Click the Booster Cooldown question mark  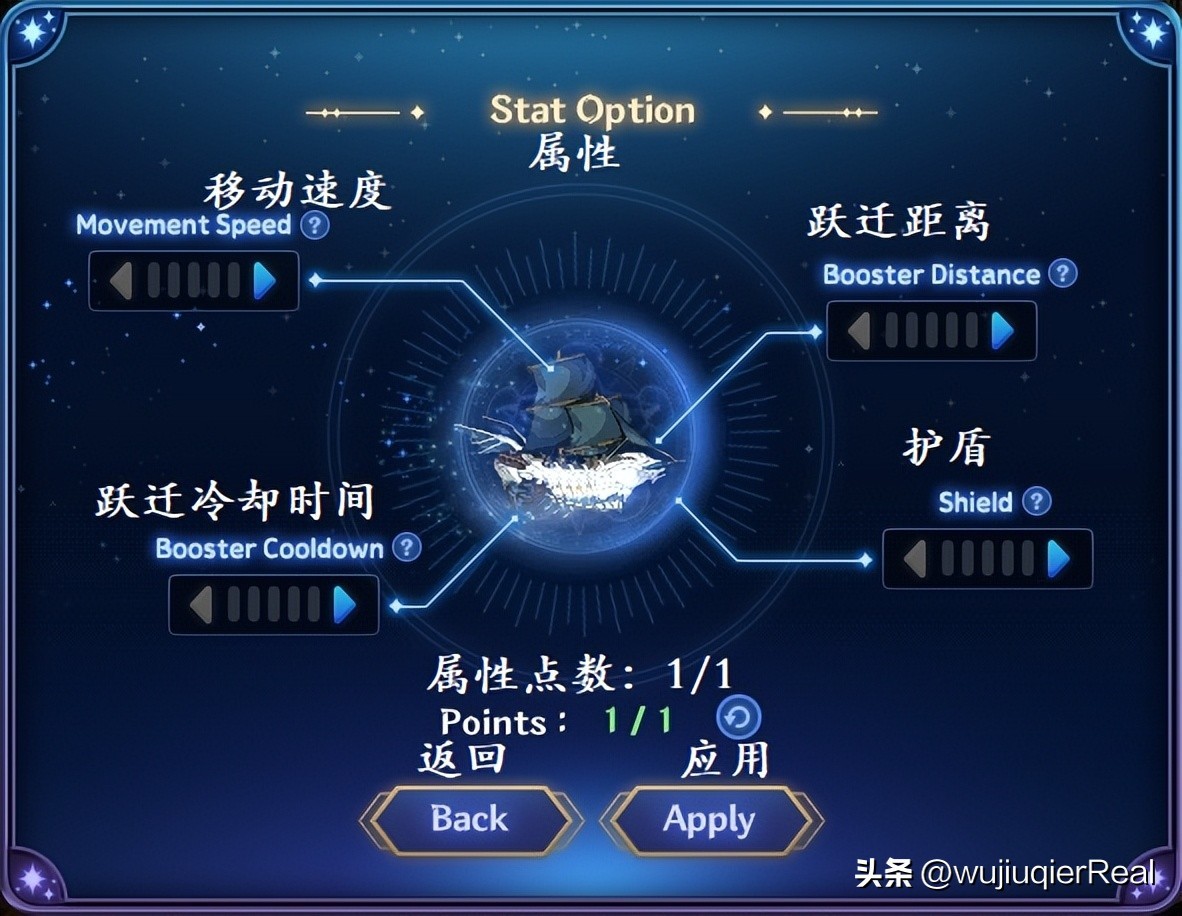pos(406,547)
